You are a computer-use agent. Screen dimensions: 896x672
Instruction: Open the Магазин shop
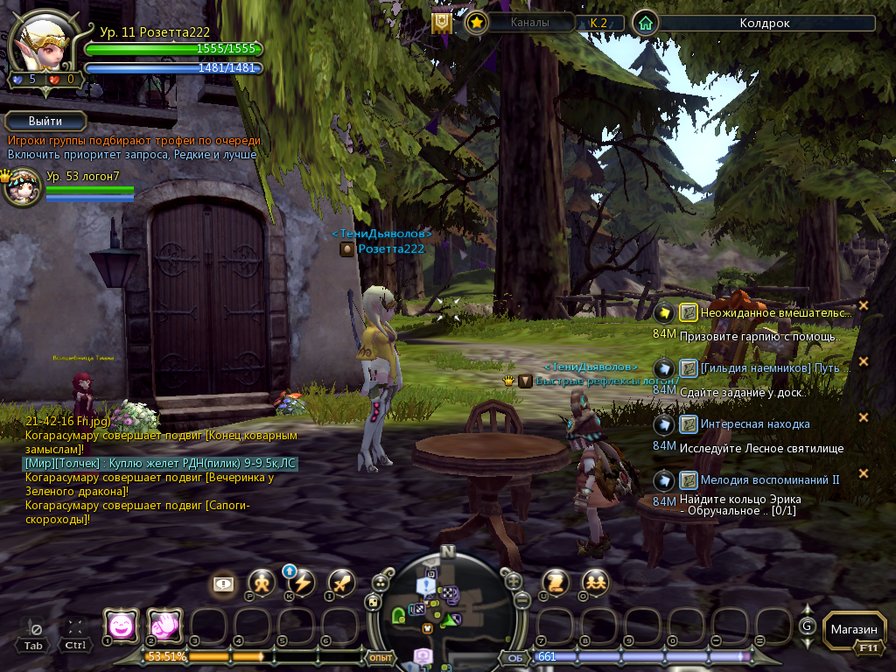point(855,630)
